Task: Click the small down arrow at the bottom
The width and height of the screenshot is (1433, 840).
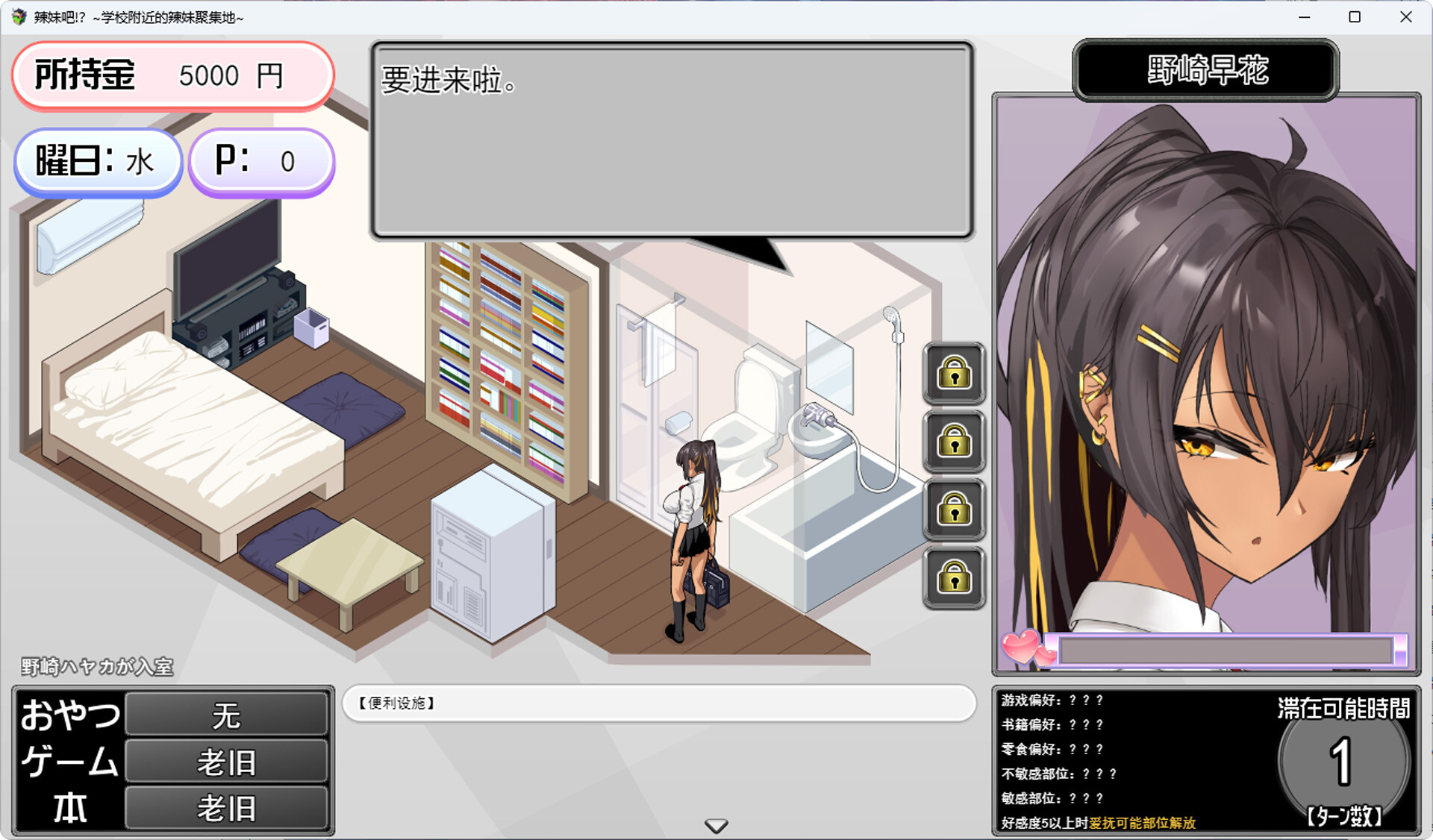Action: point(716,826)
